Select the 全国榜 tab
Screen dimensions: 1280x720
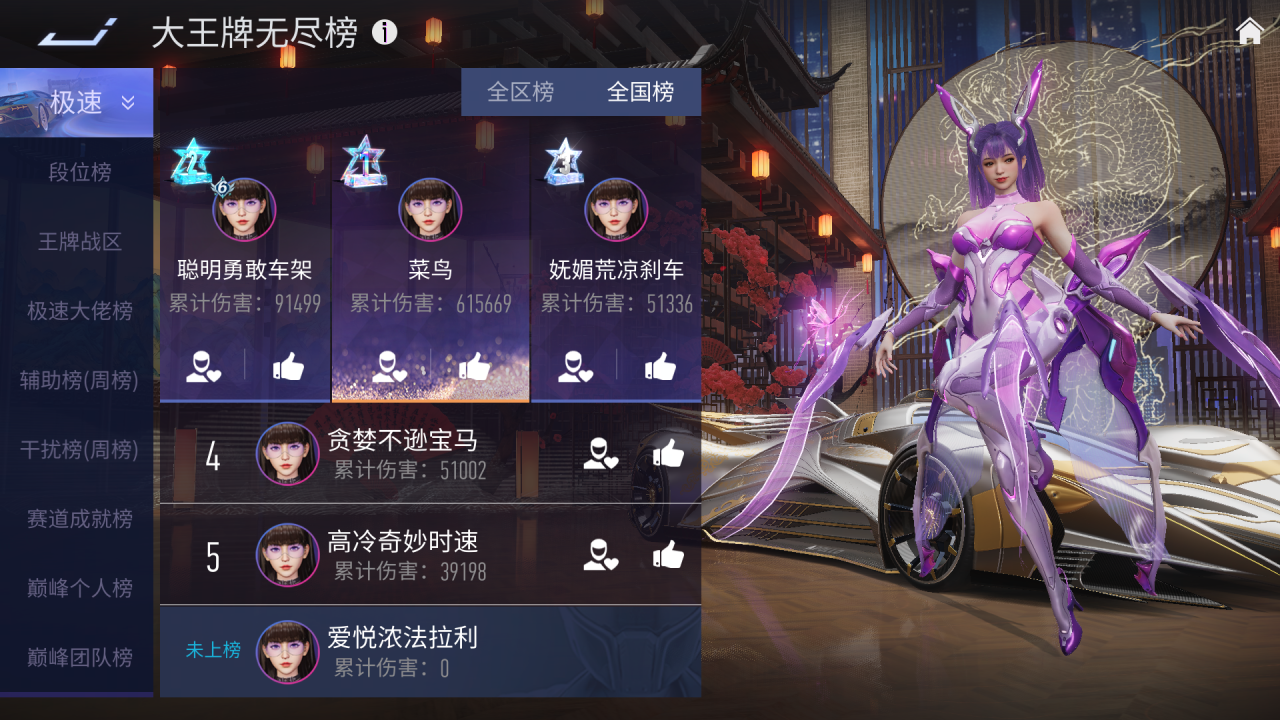[x=640, y=92]
